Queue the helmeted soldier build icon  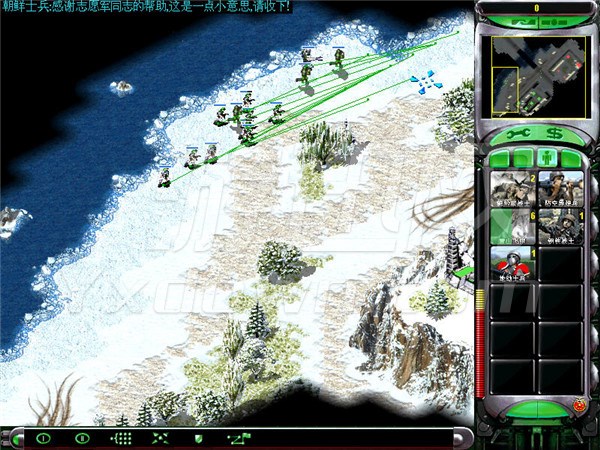point(561,228)
